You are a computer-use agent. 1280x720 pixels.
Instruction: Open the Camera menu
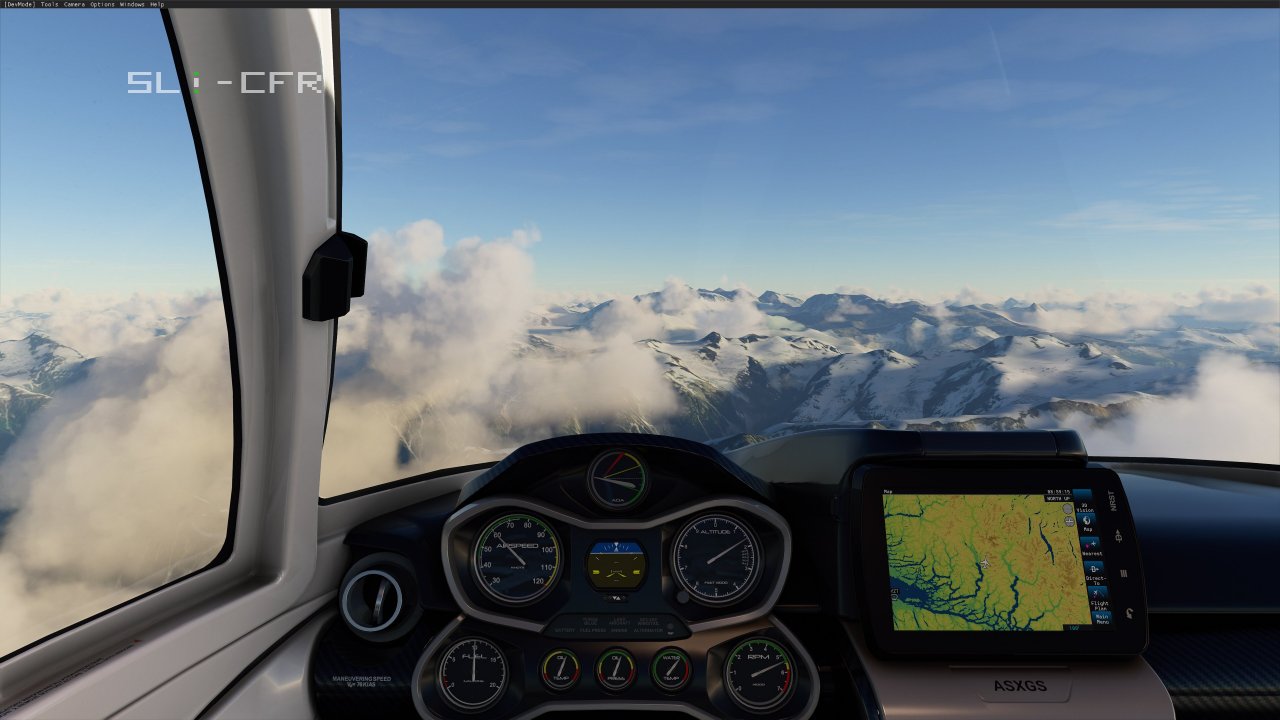click(73, 3)
